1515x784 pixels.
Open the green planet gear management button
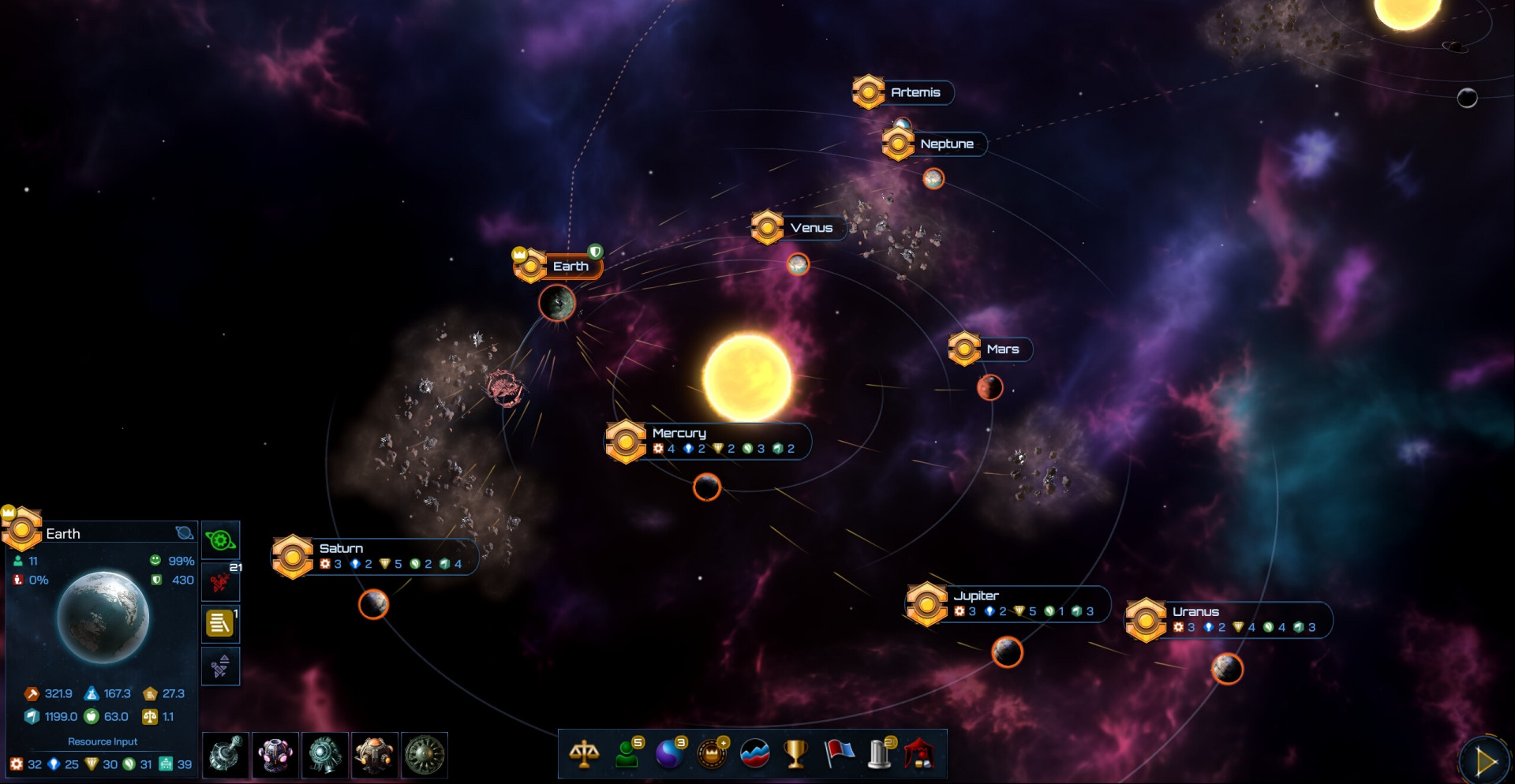click(x=220, y=541)
